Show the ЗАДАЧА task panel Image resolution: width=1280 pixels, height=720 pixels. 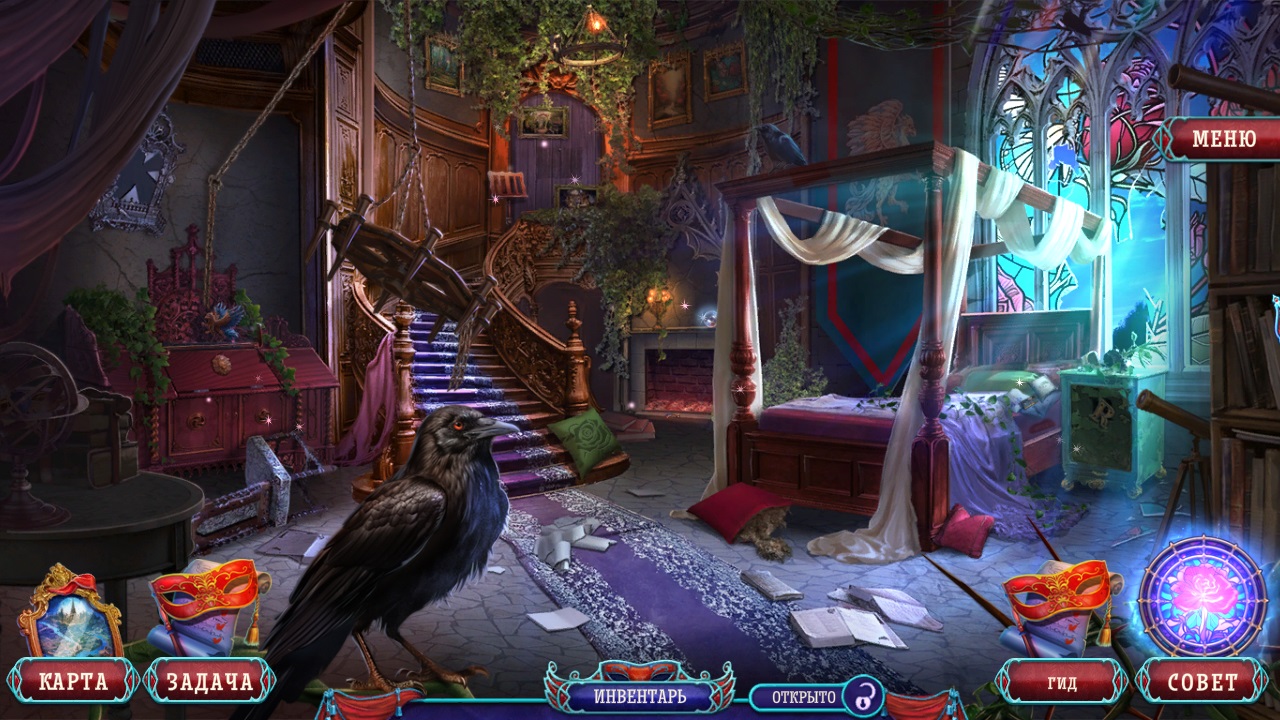tap(209, 683)
